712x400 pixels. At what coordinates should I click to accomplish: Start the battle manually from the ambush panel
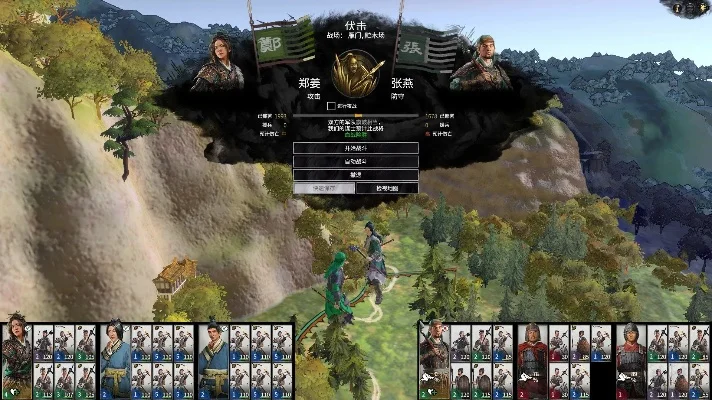356,148
